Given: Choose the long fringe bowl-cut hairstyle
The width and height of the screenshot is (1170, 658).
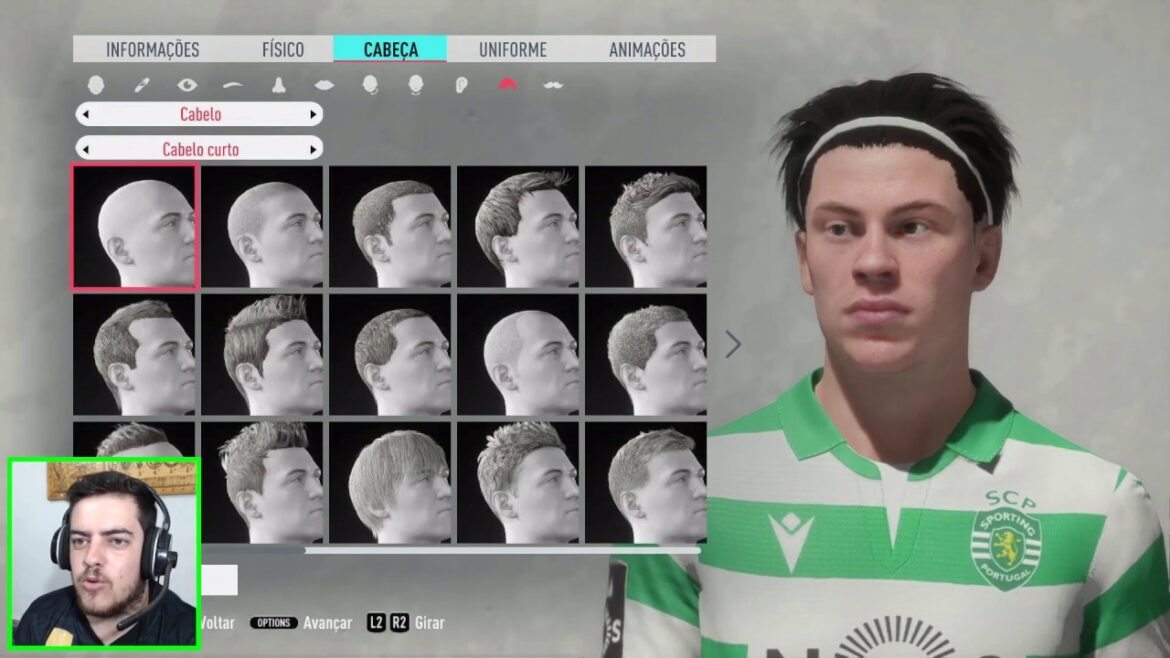Looking at the screenshot, I should [x=391, y=483].
